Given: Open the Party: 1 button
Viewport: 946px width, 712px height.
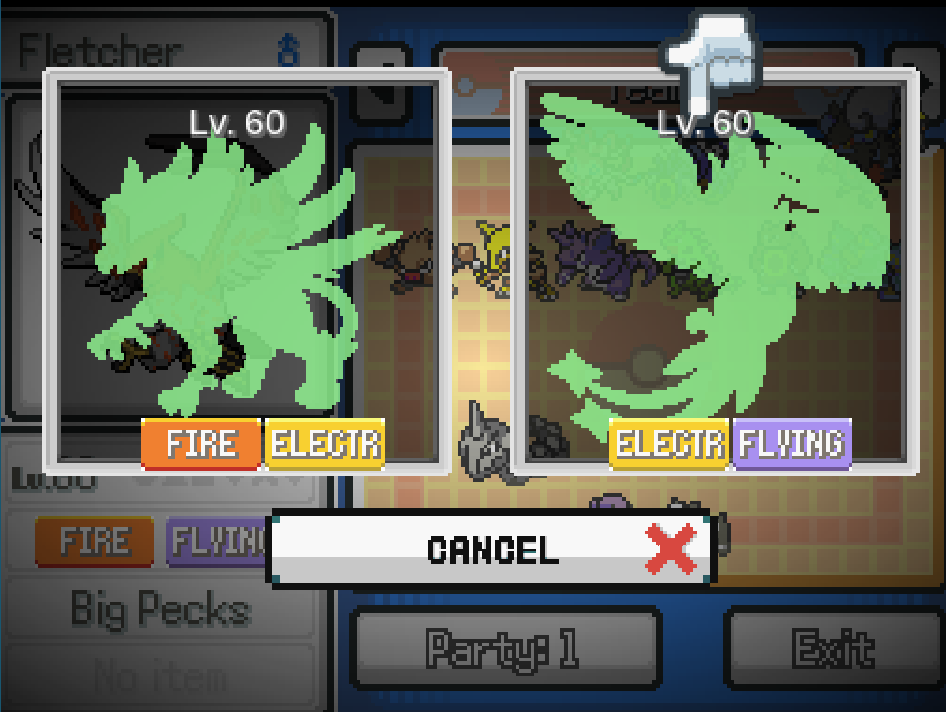Looking at the screenshot, I should (x=504, y=649).
